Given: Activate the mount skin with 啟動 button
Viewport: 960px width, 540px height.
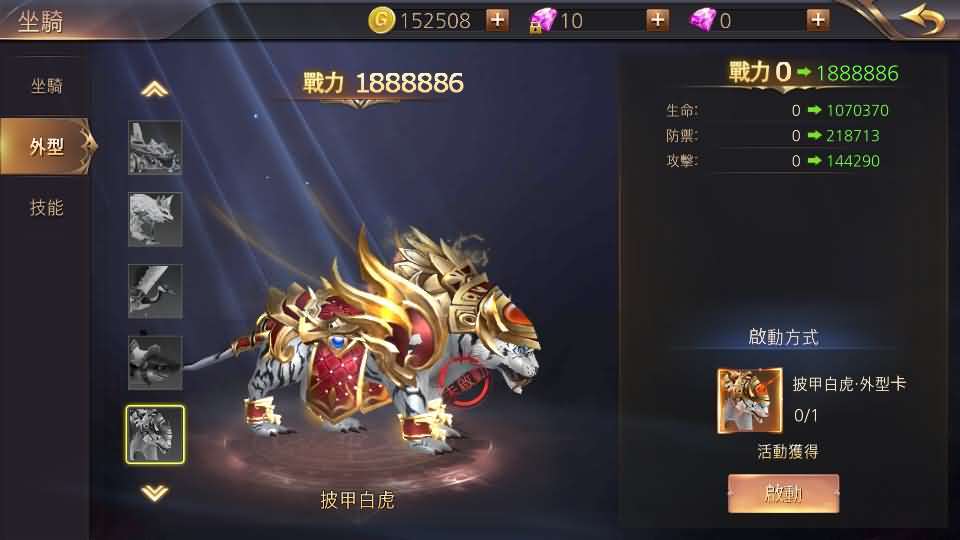Looking at the screenshot, I should [783, 493].
